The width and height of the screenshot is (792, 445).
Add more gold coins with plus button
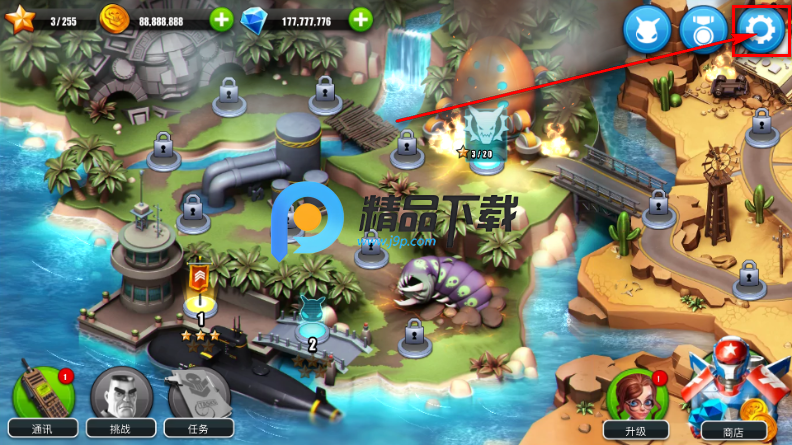[222, 19]
